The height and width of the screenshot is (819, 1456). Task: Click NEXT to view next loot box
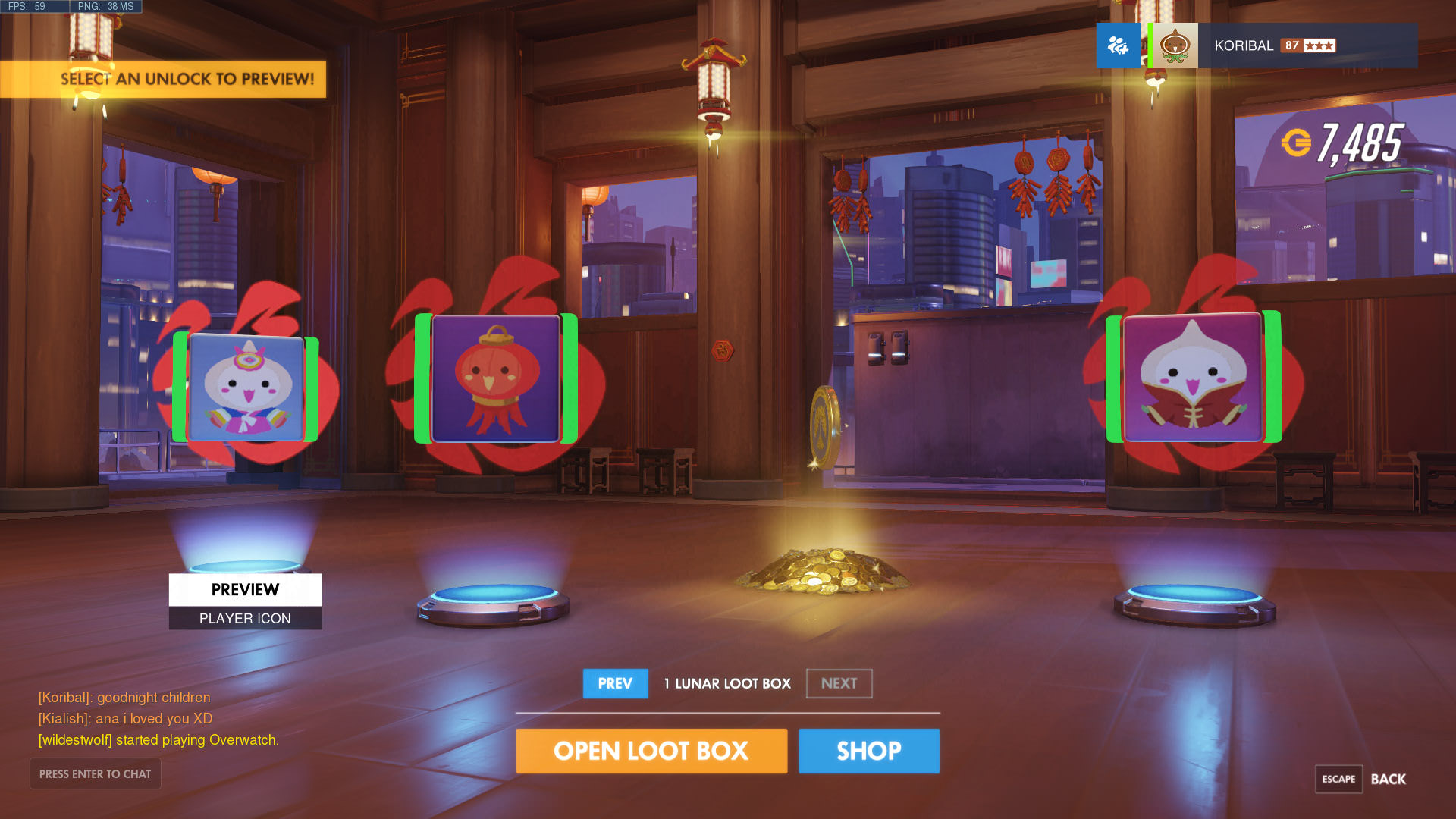(x=839, y=683)
